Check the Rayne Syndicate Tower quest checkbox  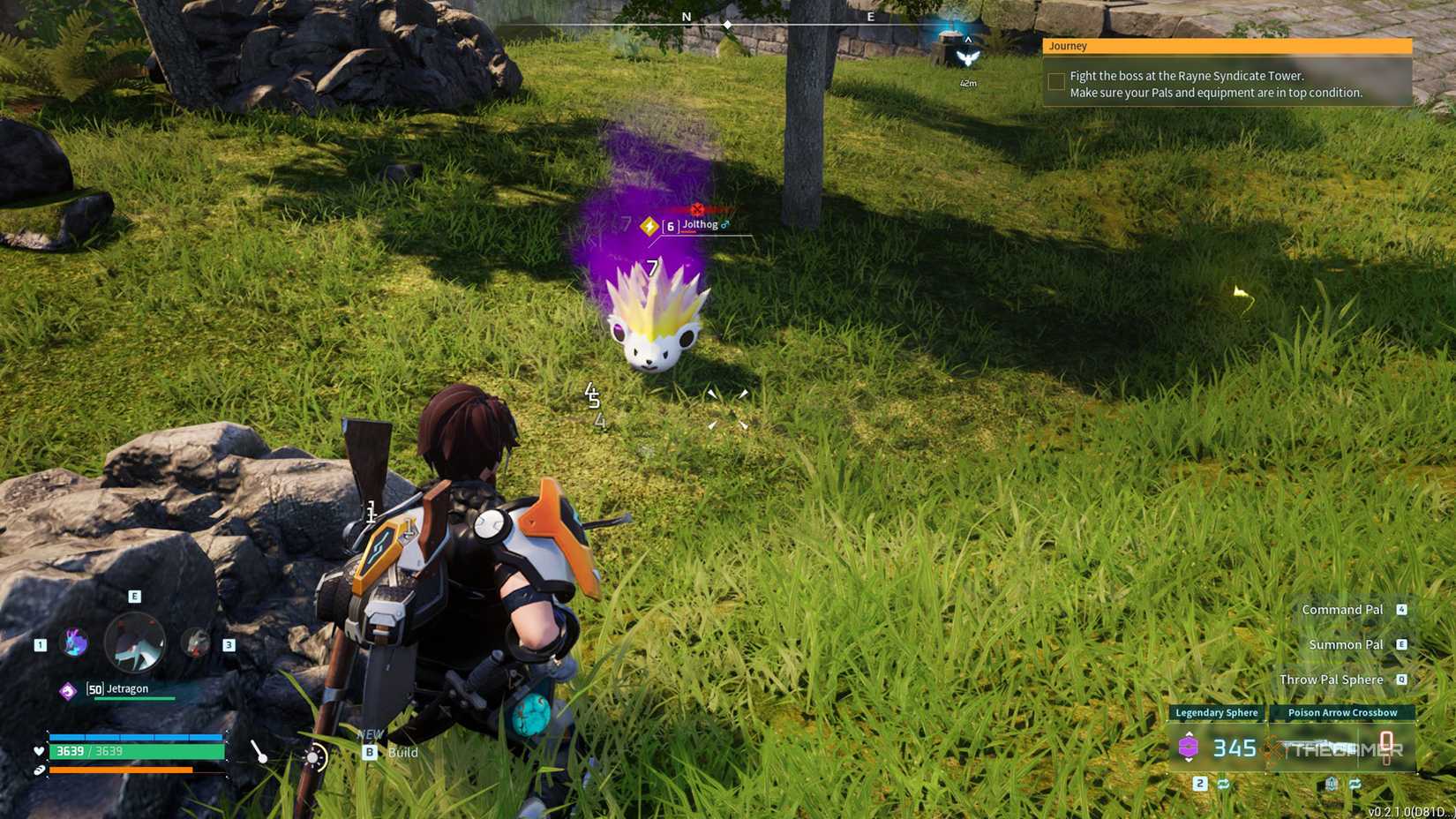(1055, 80)
